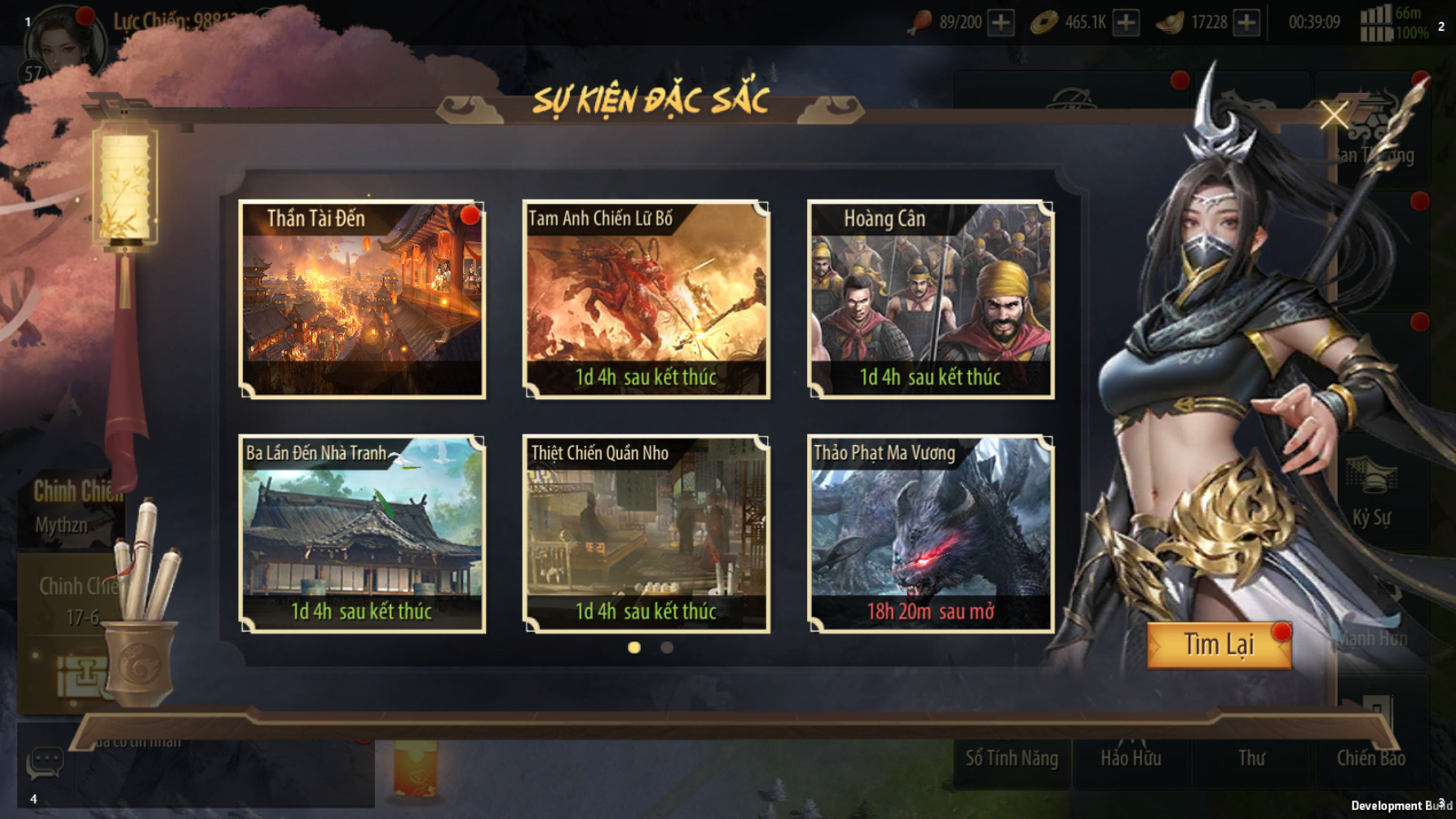Select the Thảo Phạt Ma Vương event
1456x819 pixels.
(930, 534)
